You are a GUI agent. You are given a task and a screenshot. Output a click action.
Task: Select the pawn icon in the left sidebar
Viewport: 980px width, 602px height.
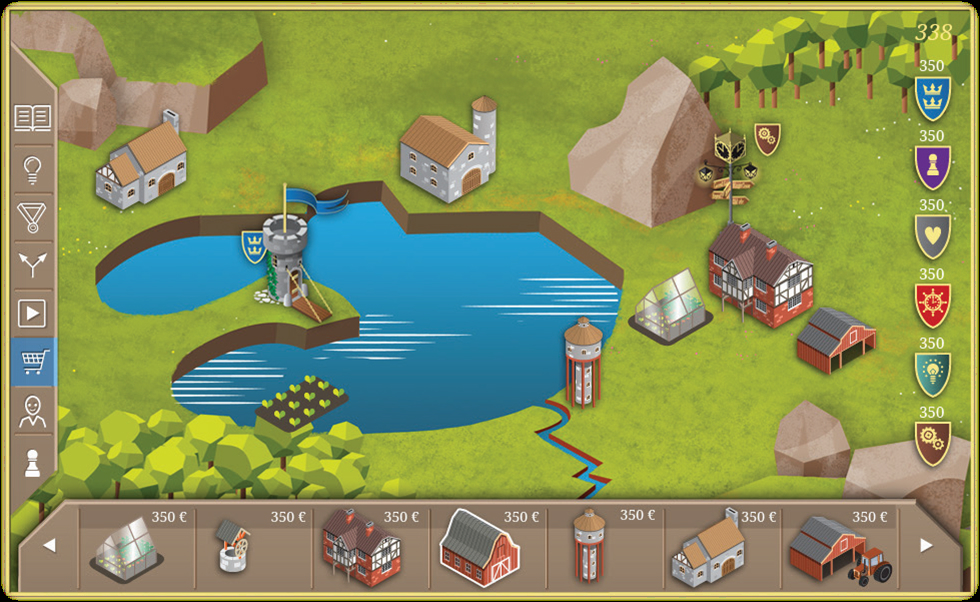[x=32, y=460]
